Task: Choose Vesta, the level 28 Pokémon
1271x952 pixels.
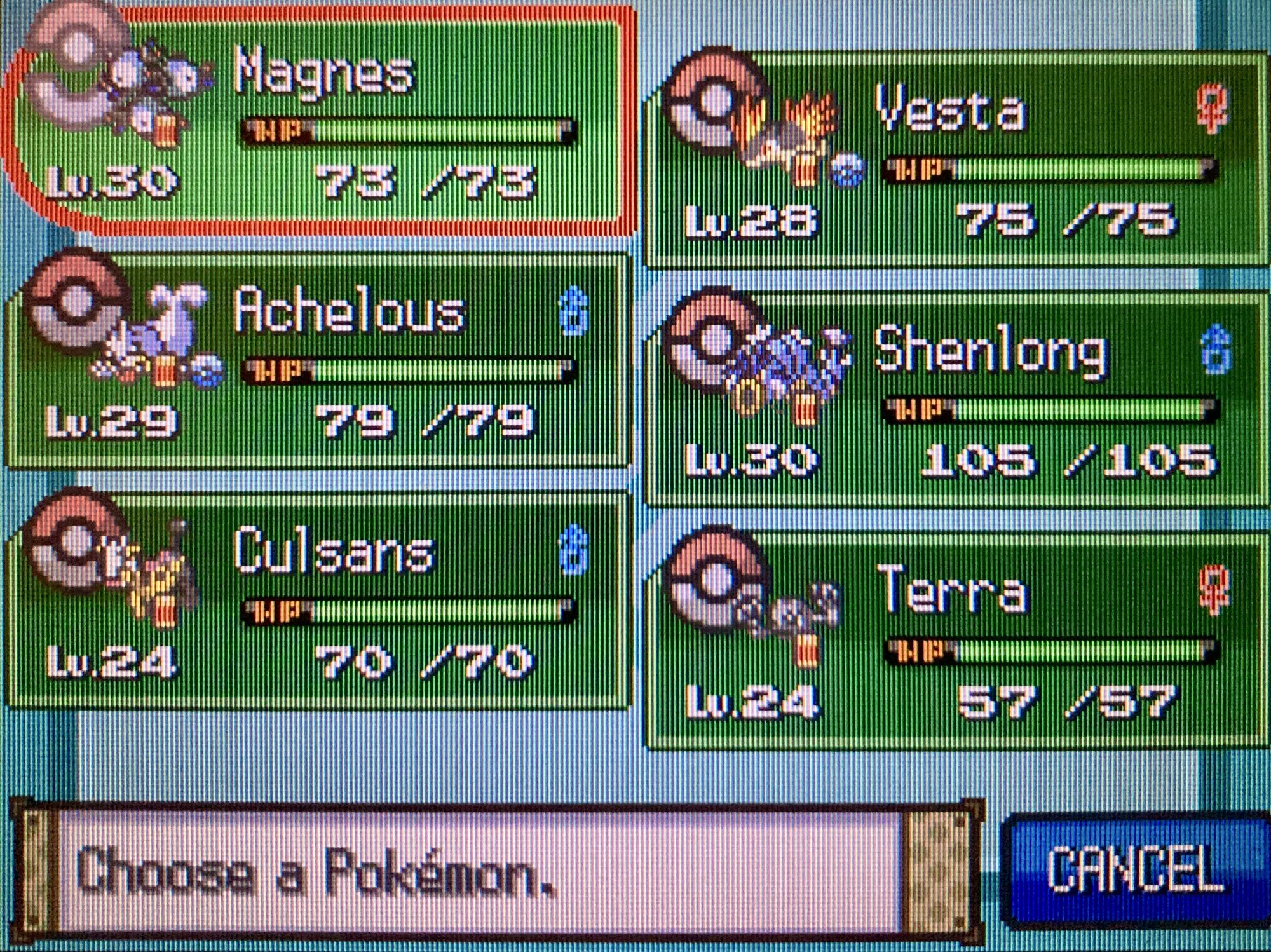Action: coord(953,159)
